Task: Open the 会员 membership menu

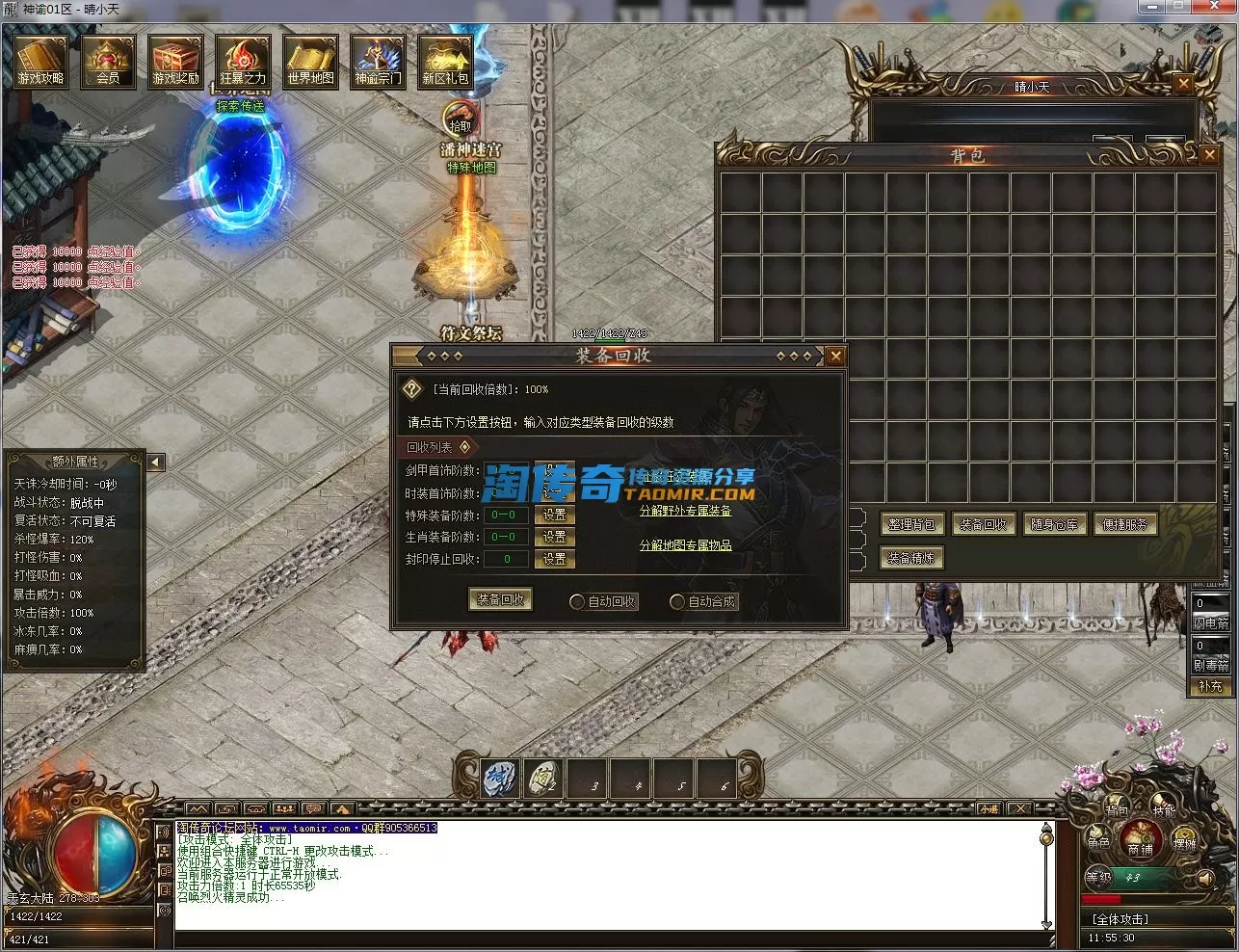Action: tap(108, 62)
